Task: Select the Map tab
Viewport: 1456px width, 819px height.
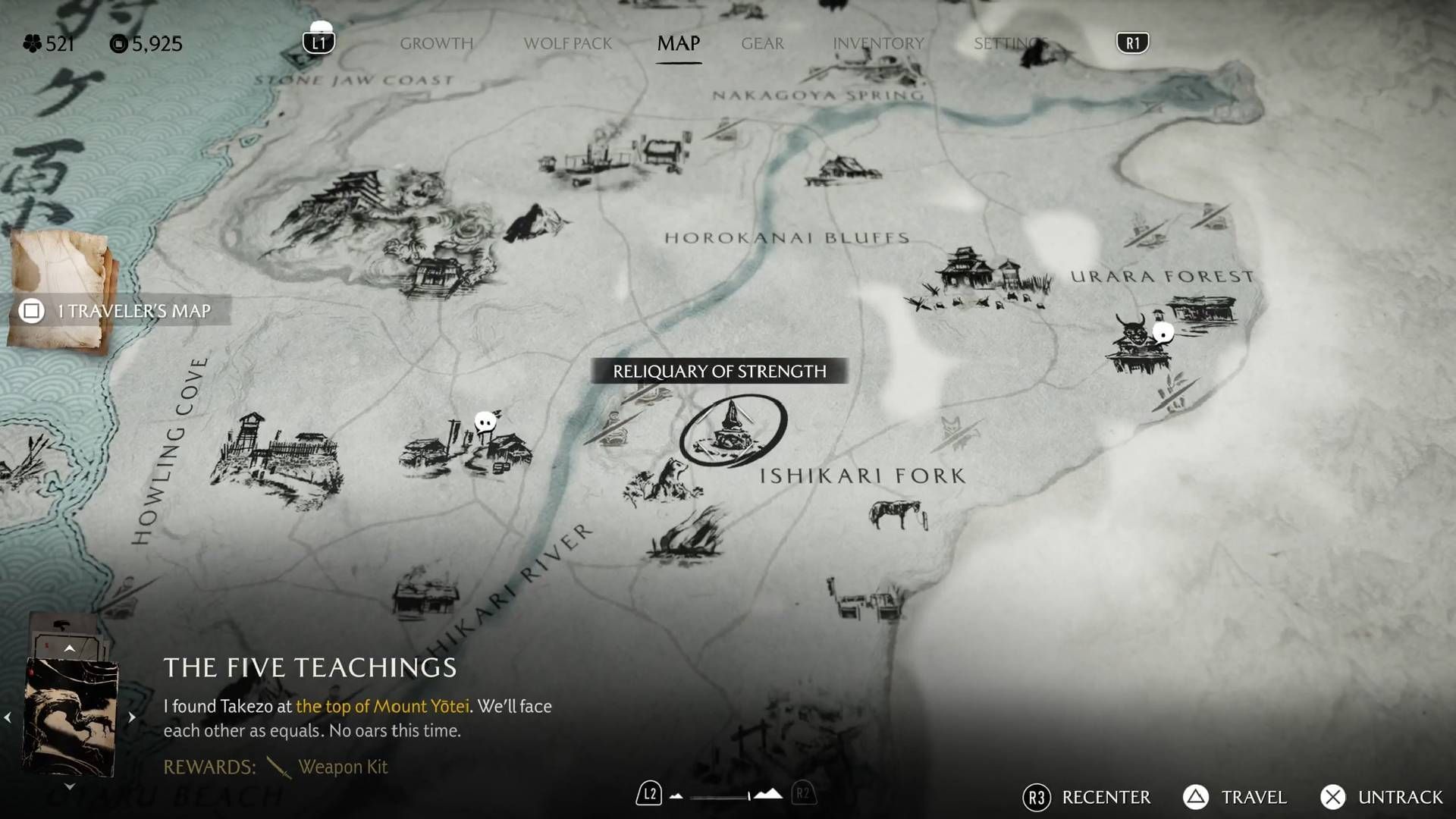Action: 678,44
